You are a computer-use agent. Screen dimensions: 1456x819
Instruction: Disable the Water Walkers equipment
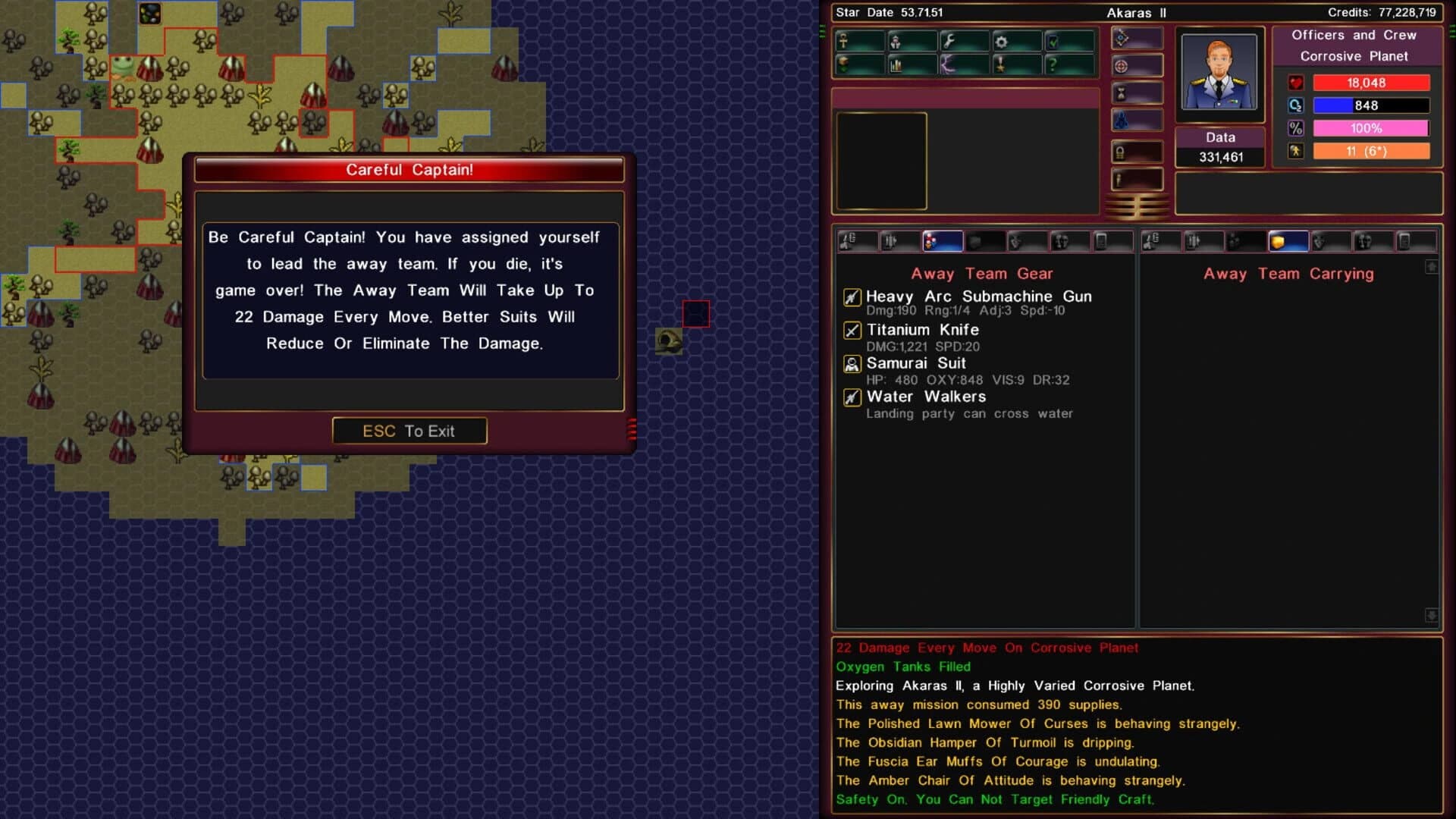852,397
